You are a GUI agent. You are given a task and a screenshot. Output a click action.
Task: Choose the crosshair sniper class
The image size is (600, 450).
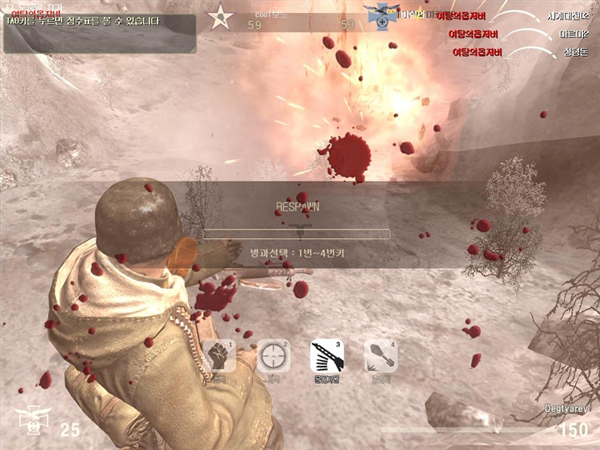(x=272, y=356)
